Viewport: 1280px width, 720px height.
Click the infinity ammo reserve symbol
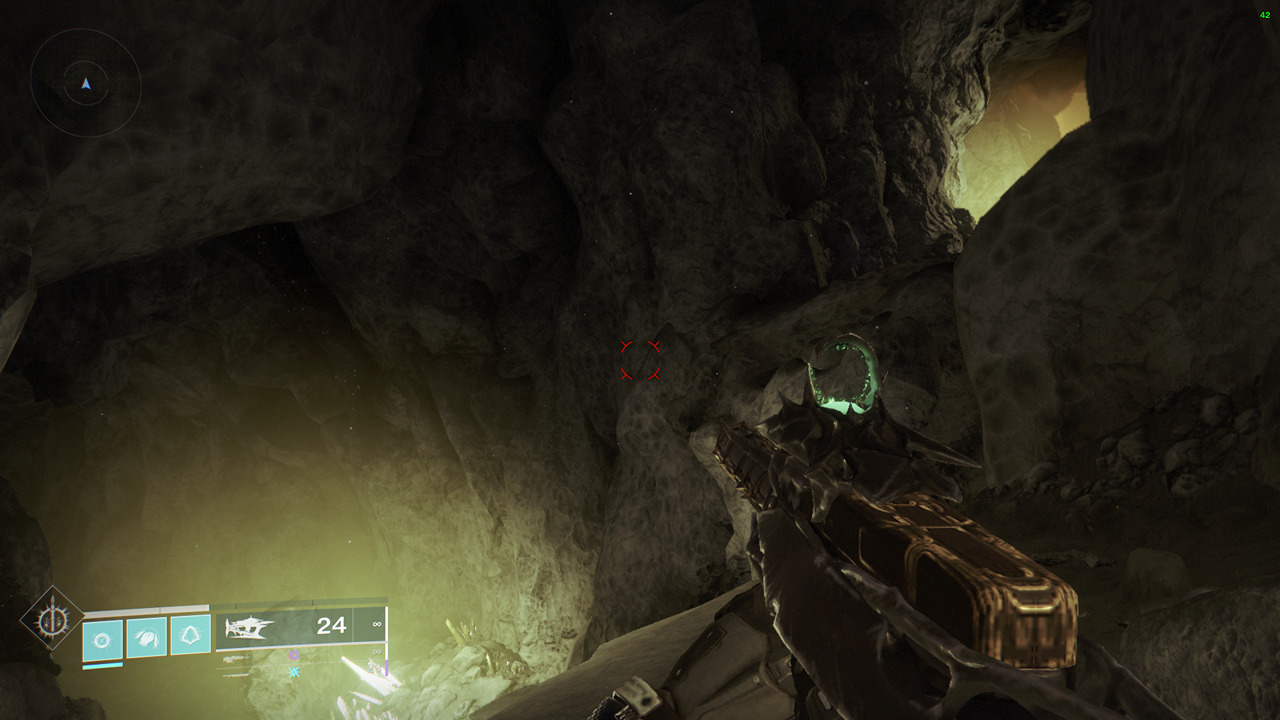(376, 626)
